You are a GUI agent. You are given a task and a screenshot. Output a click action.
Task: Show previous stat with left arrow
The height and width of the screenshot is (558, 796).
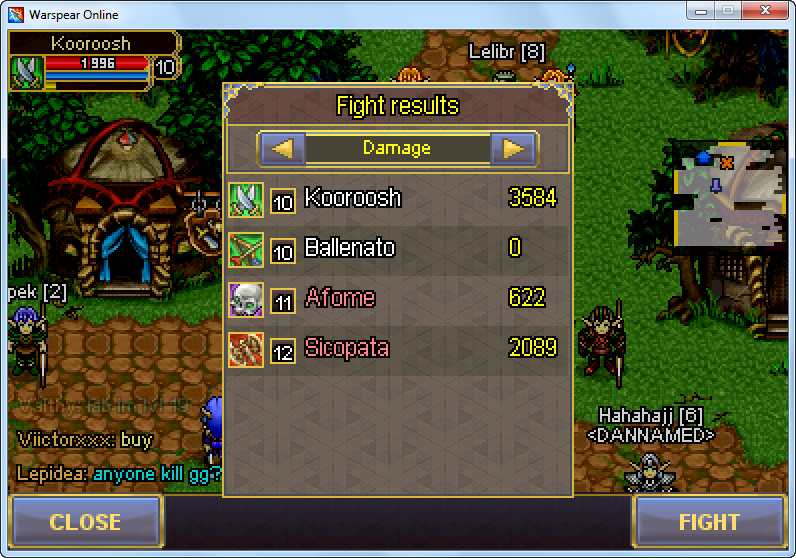click(x=282, y=149)
